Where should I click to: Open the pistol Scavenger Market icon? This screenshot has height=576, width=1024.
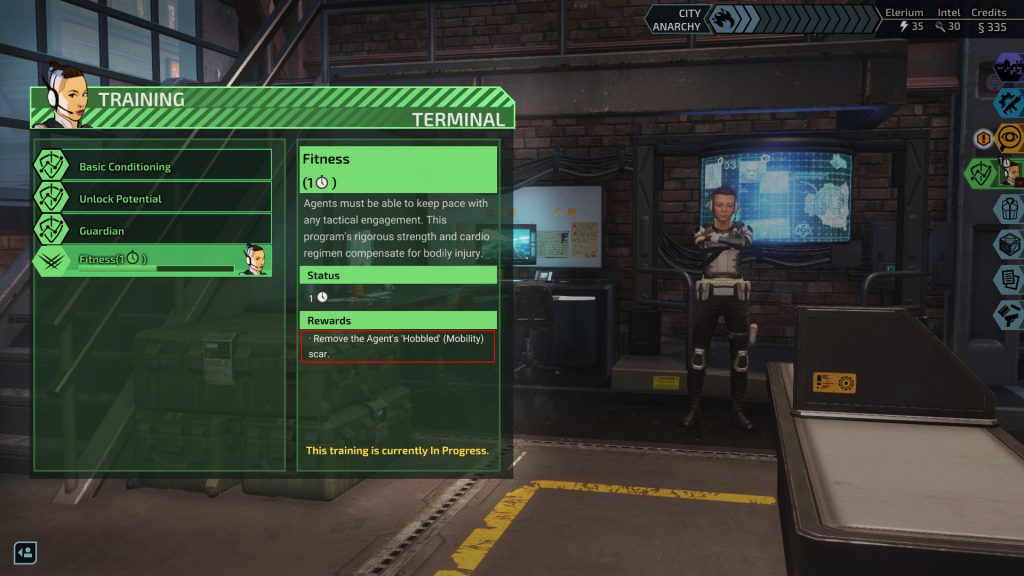1008,315
